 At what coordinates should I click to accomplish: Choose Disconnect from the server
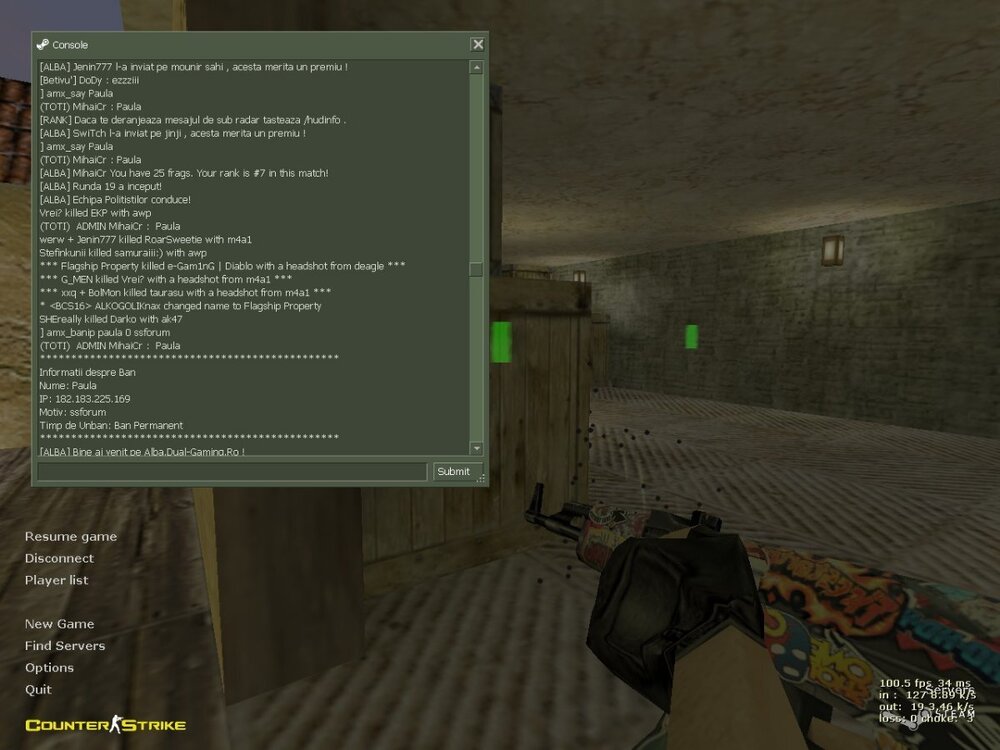(x=59, y=559)
